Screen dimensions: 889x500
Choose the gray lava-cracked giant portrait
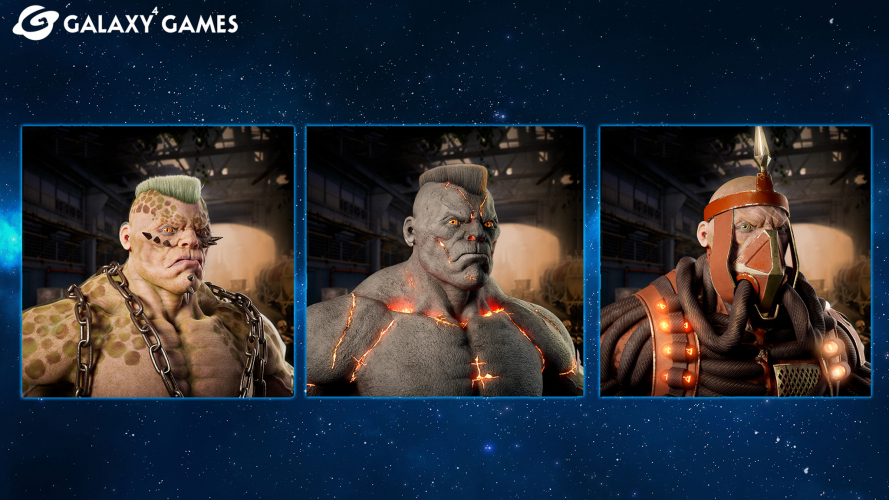[445, 261]
